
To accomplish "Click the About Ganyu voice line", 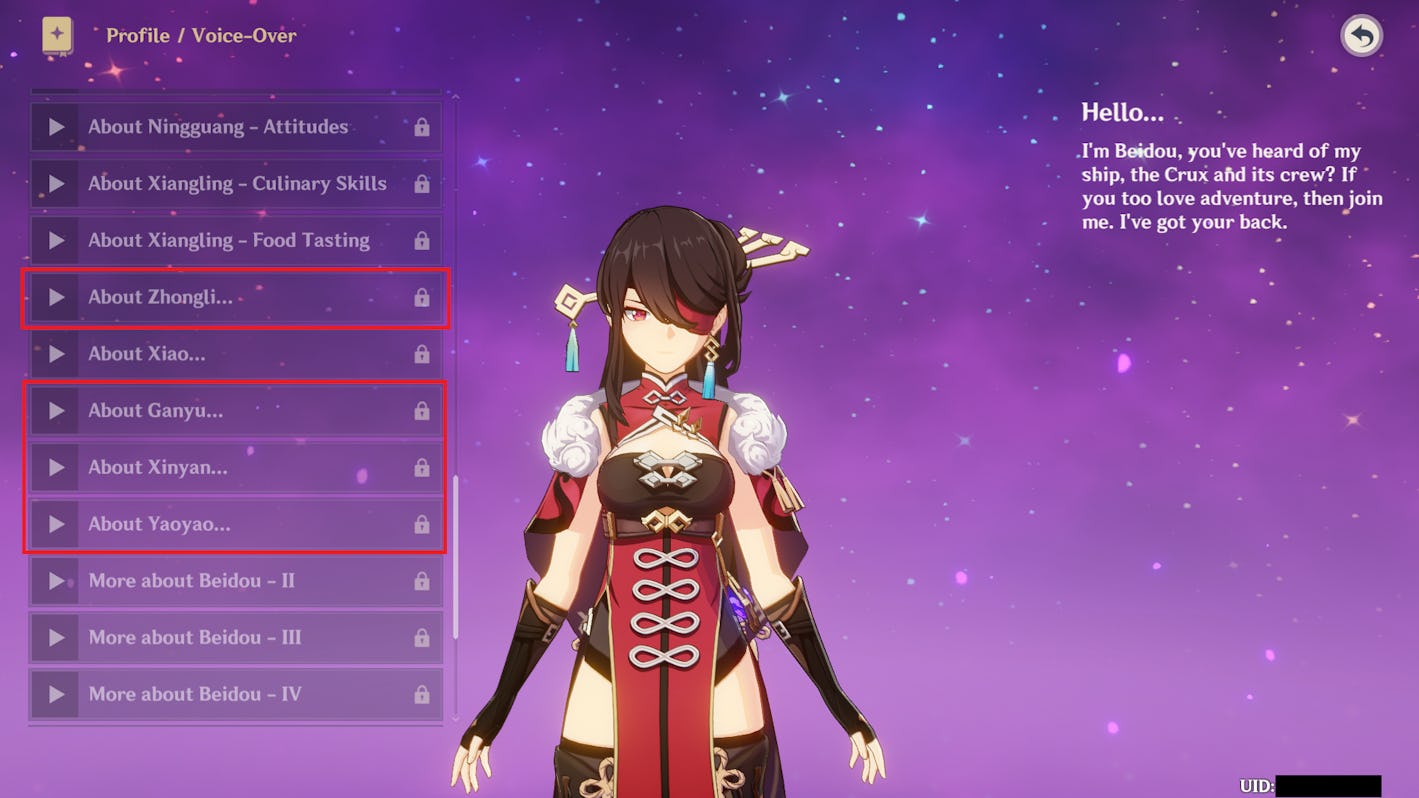I will pos(236,411).
